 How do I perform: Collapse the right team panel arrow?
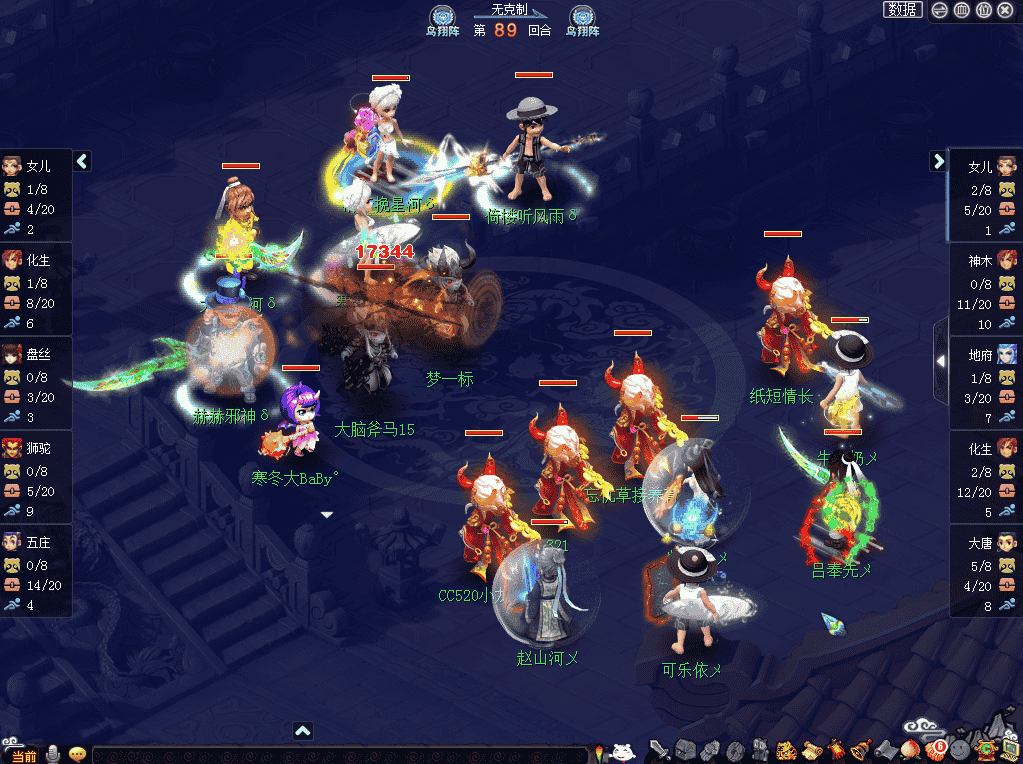pos(938,161)
